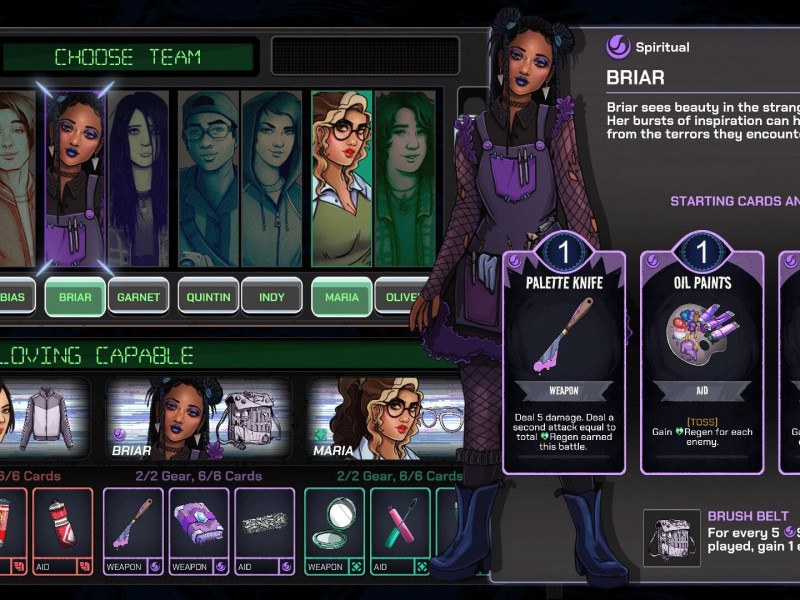Screen dimensions: 800x600
Task: Pick Indy's hooded portrait
Action: click(271, 180)
